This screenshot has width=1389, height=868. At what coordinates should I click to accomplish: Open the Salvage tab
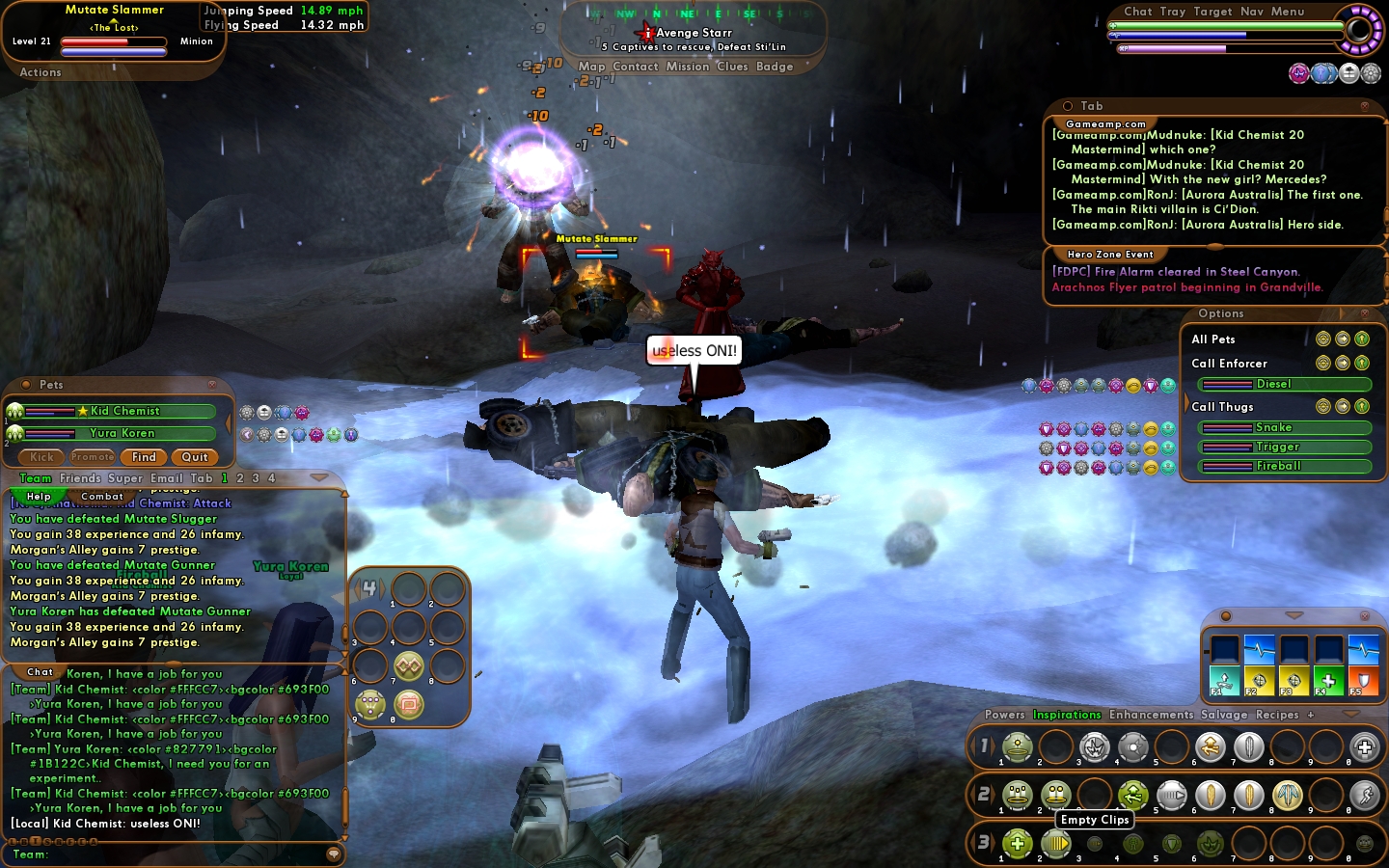(x=1223, y=715)
